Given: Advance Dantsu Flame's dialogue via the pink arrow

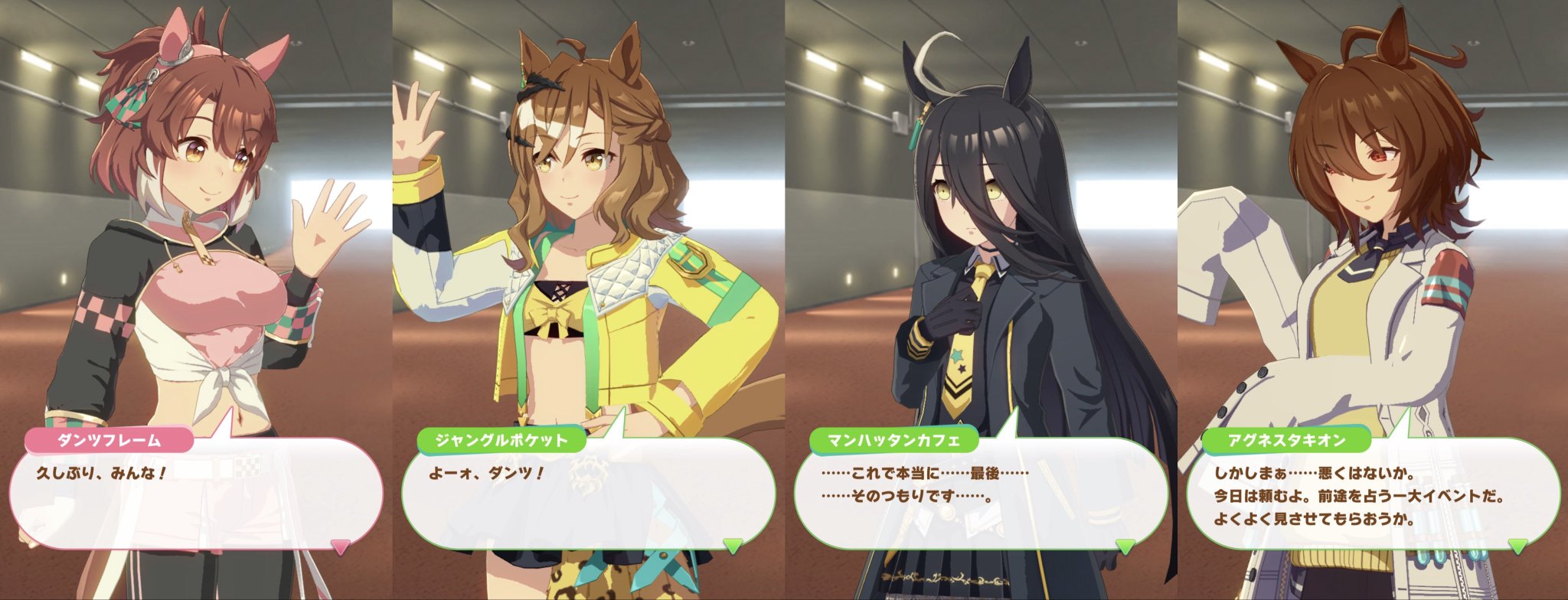Looking at the screenshot, I should (x=341, y=546).
